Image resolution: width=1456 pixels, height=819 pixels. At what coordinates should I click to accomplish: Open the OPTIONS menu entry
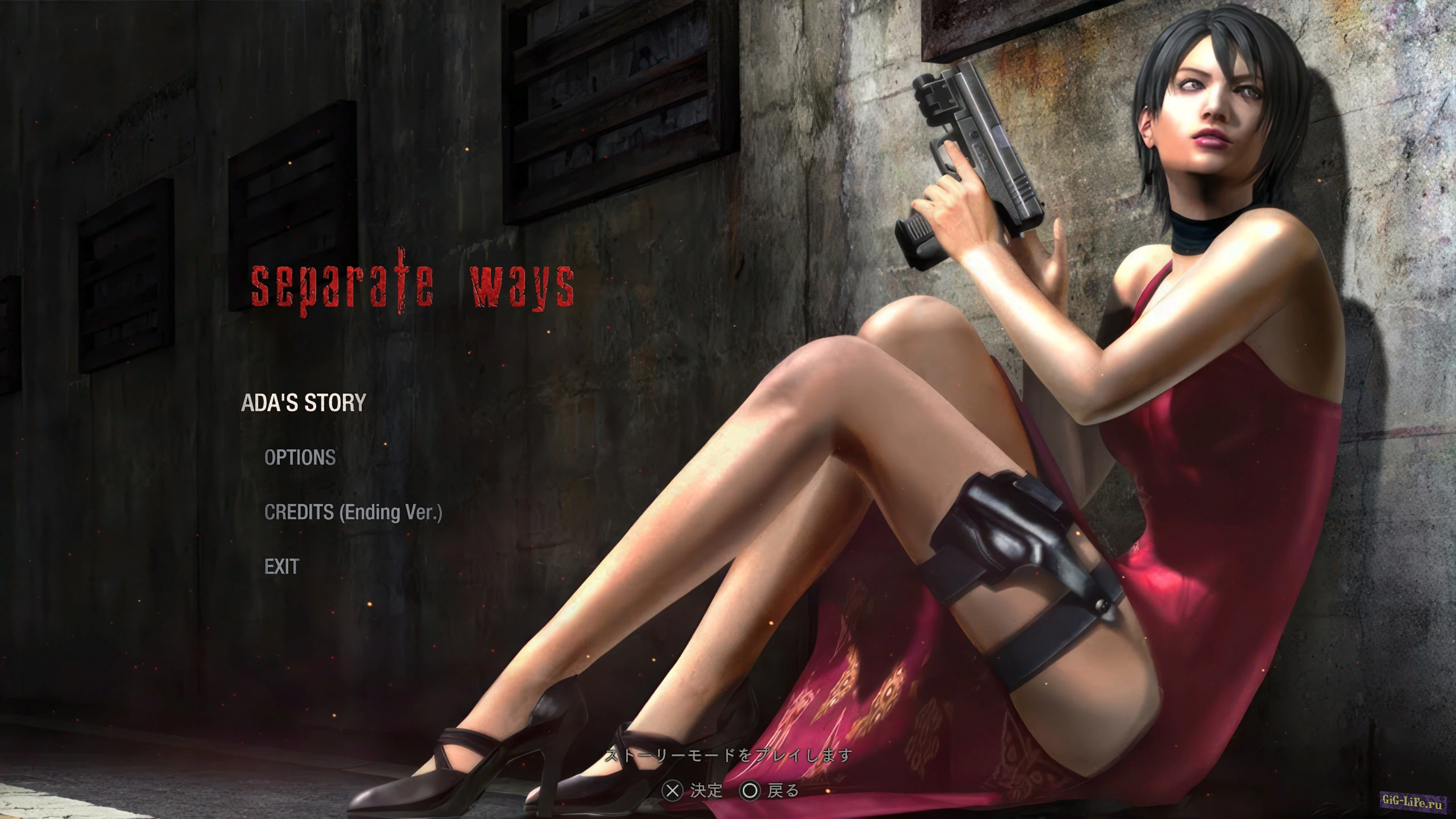[300, 457]
